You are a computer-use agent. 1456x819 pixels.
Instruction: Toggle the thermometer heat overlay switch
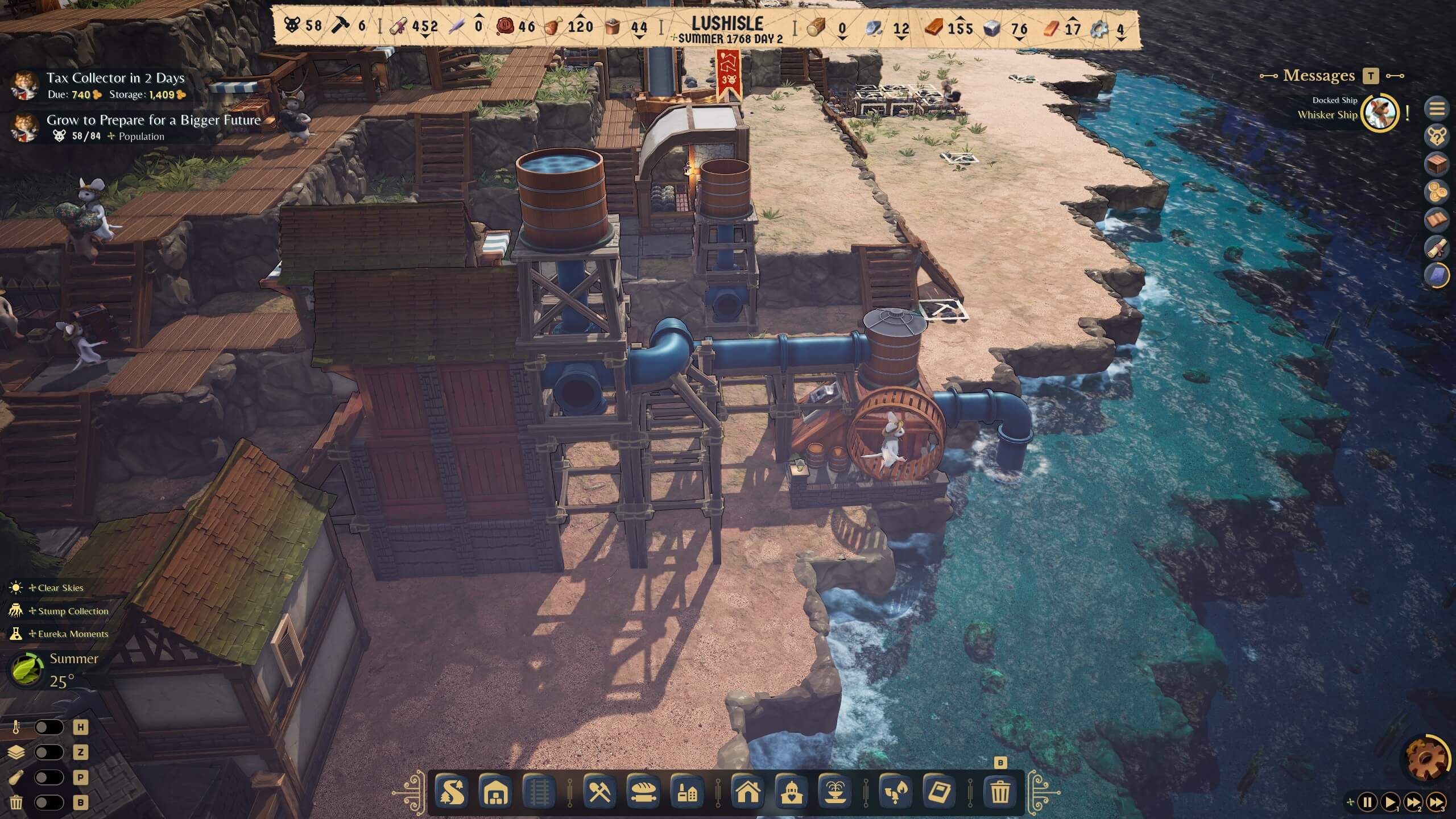(x=49, y=727)
